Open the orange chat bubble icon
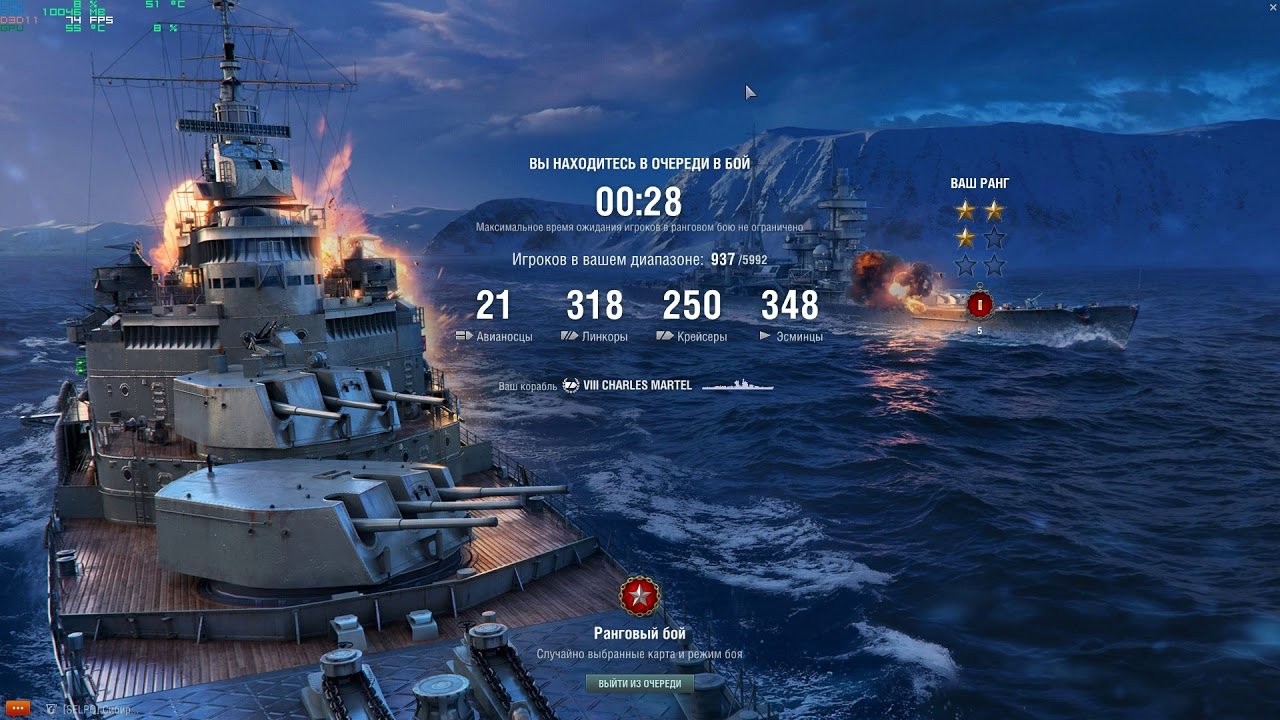The image size is (1280, 720). point(18,708)
